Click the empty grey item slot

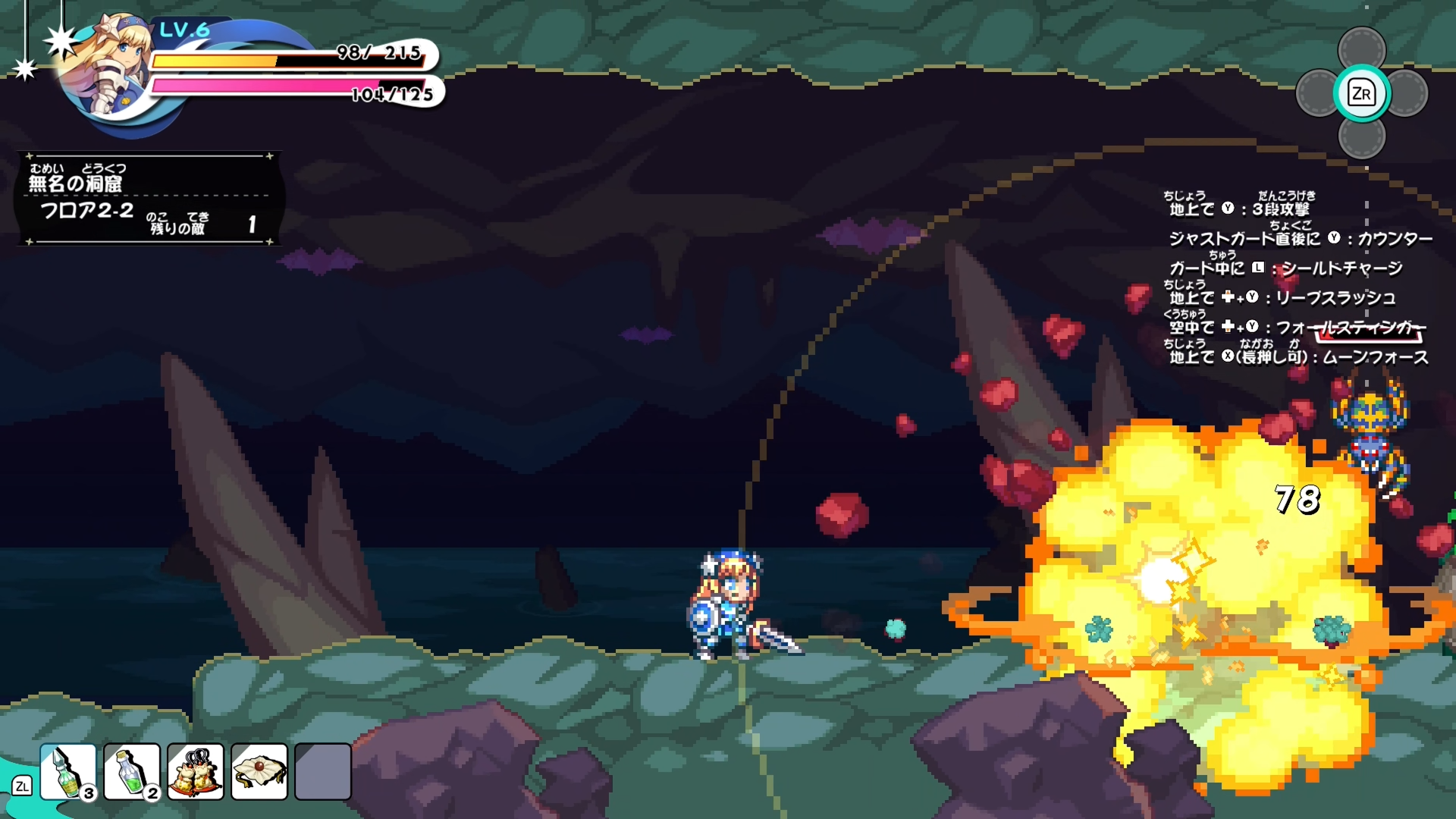[x=323, y=772]
